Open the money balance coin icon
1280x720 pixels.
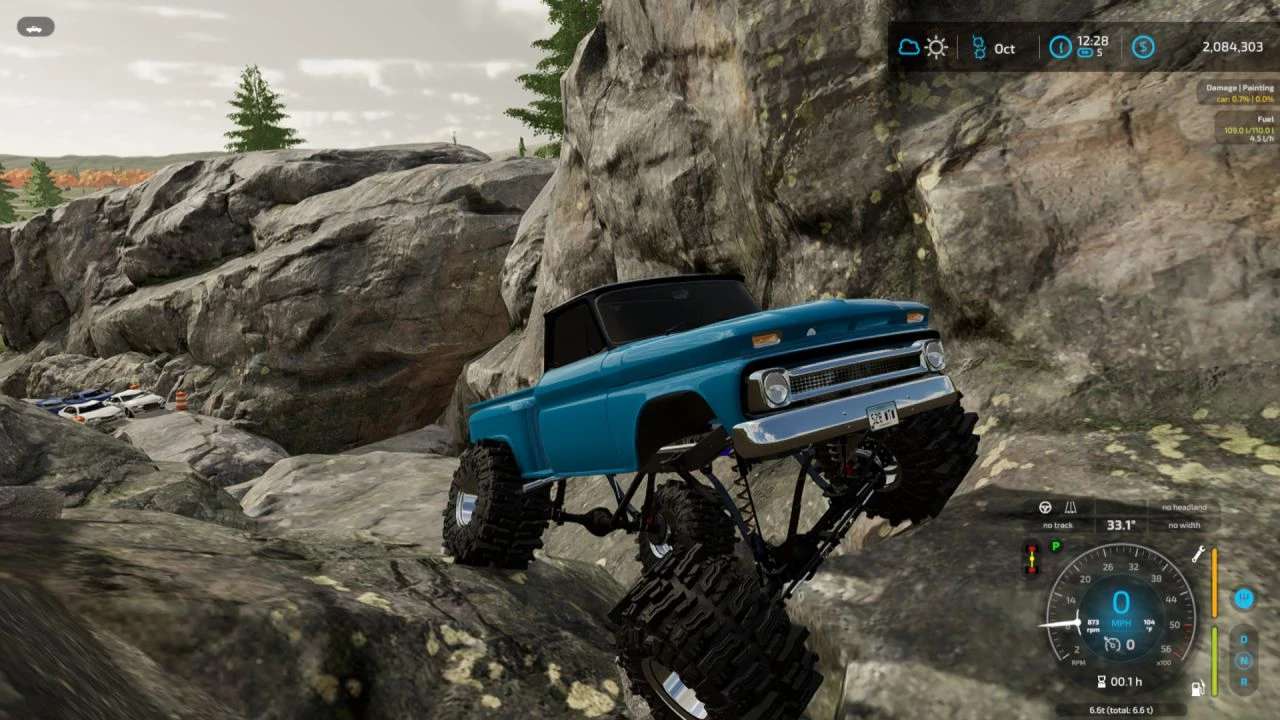(1143, 47)
